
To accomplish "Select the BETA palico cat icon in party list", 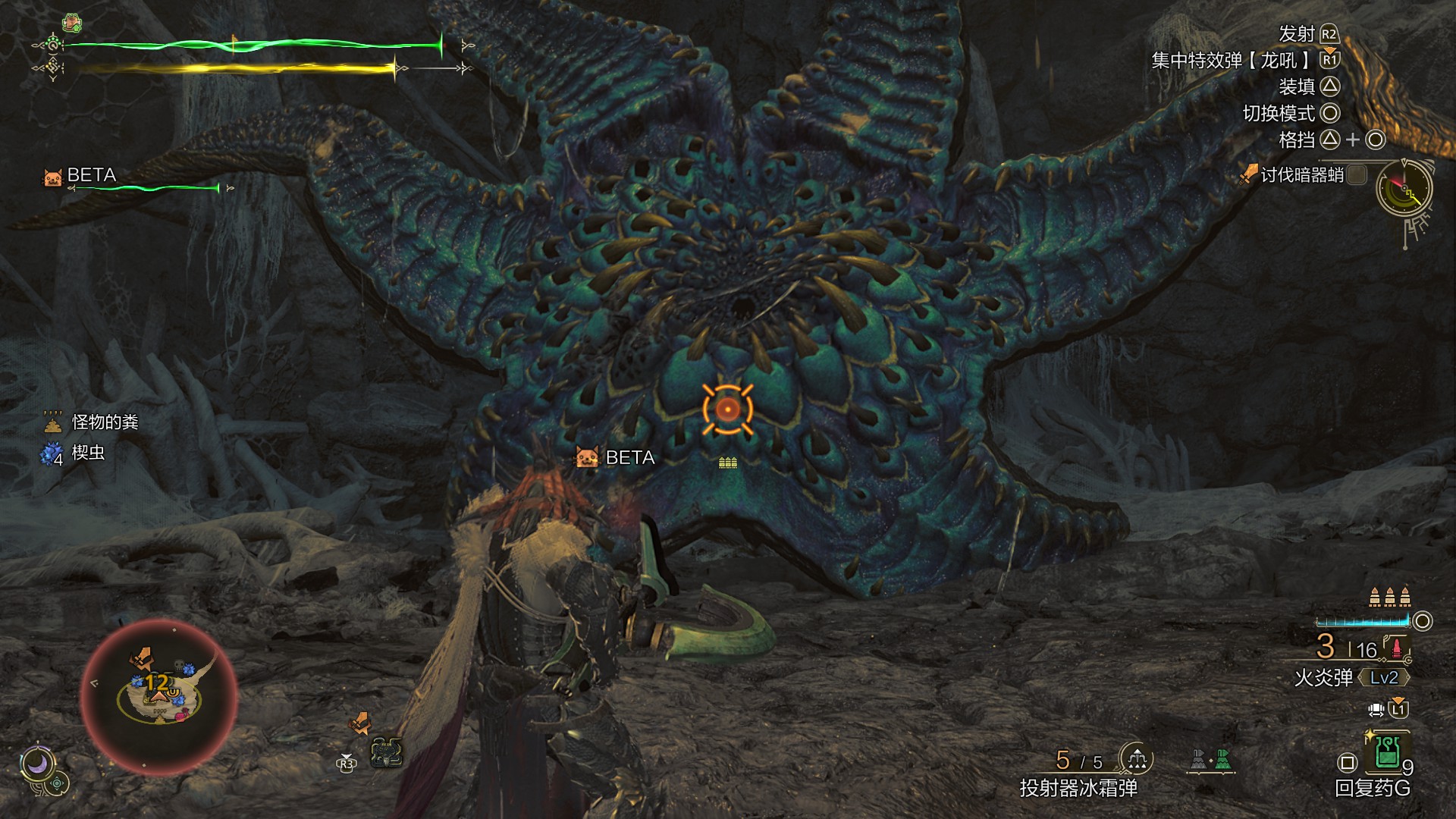I will point(52,177).
